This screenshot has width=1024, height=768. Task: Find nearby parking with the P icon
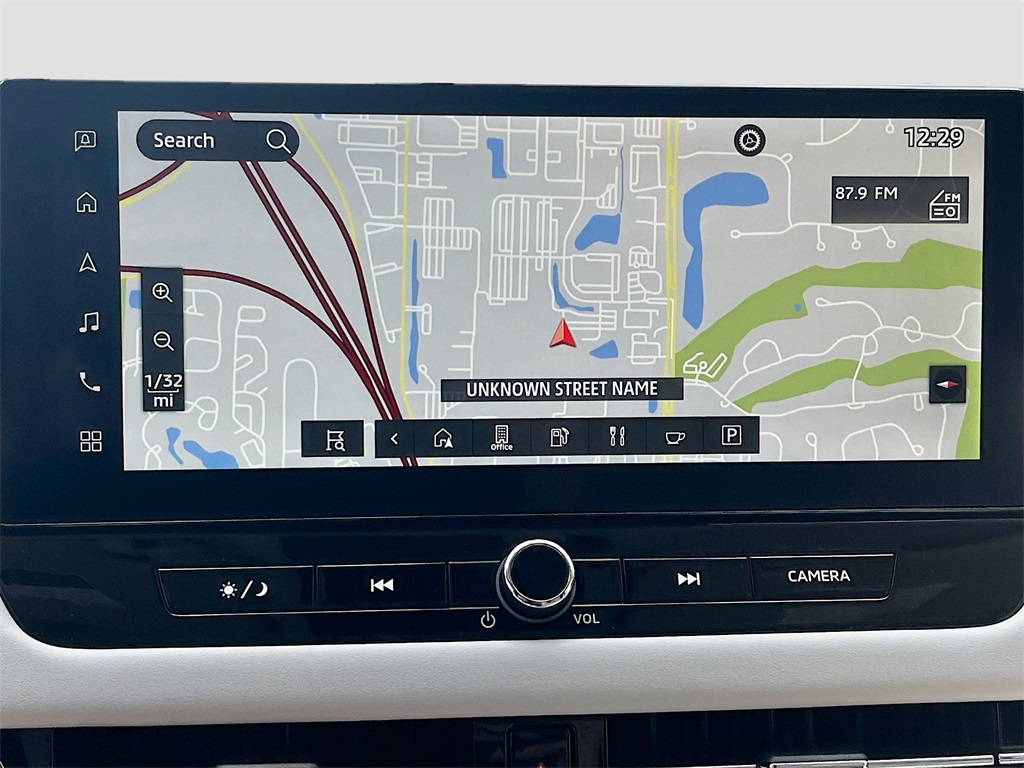(731, 436)
